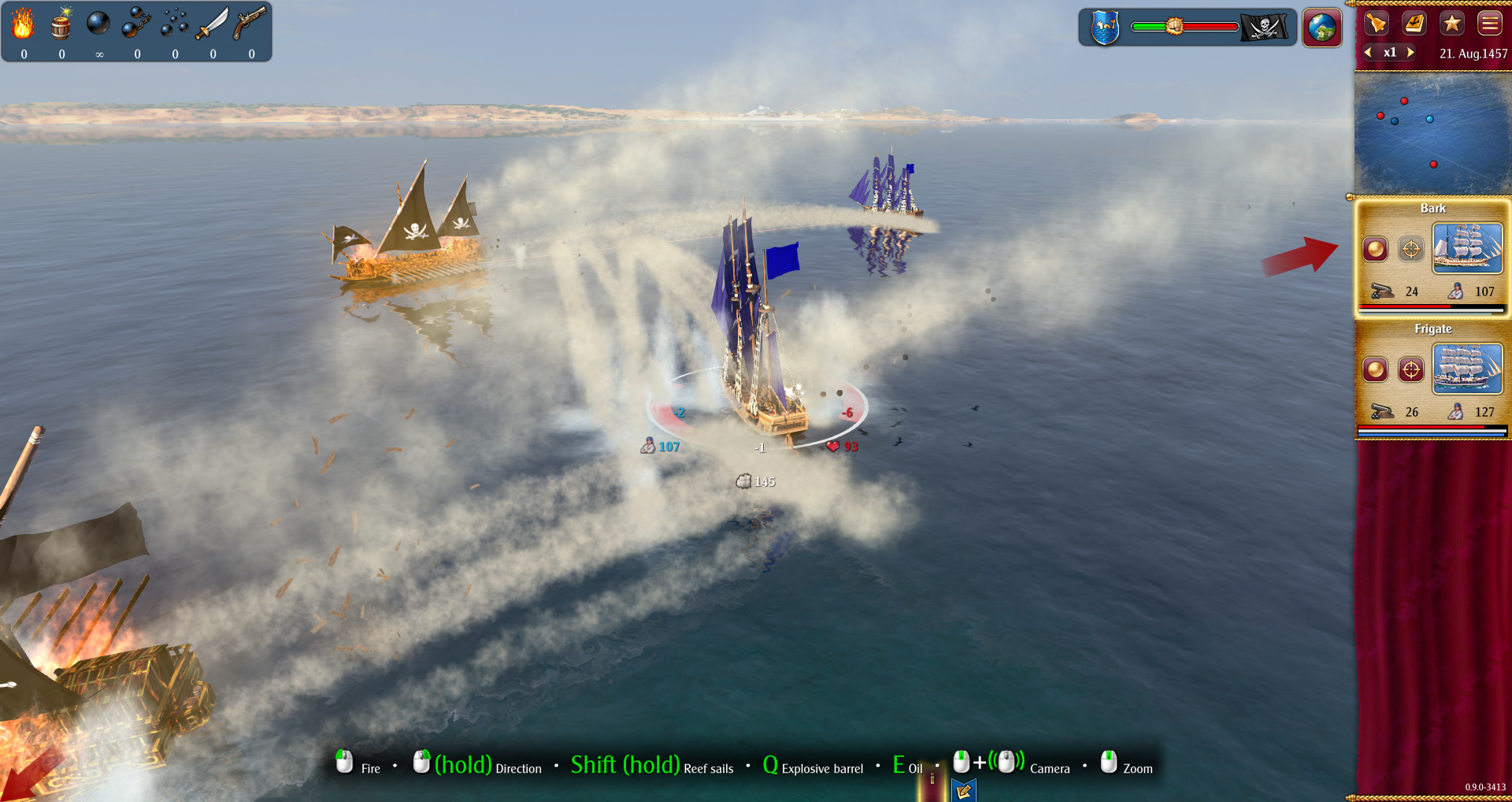Viewport: 1512px width, 802px height.
Task: Select the Frigate ship portrait
Action: (1468, 369)
